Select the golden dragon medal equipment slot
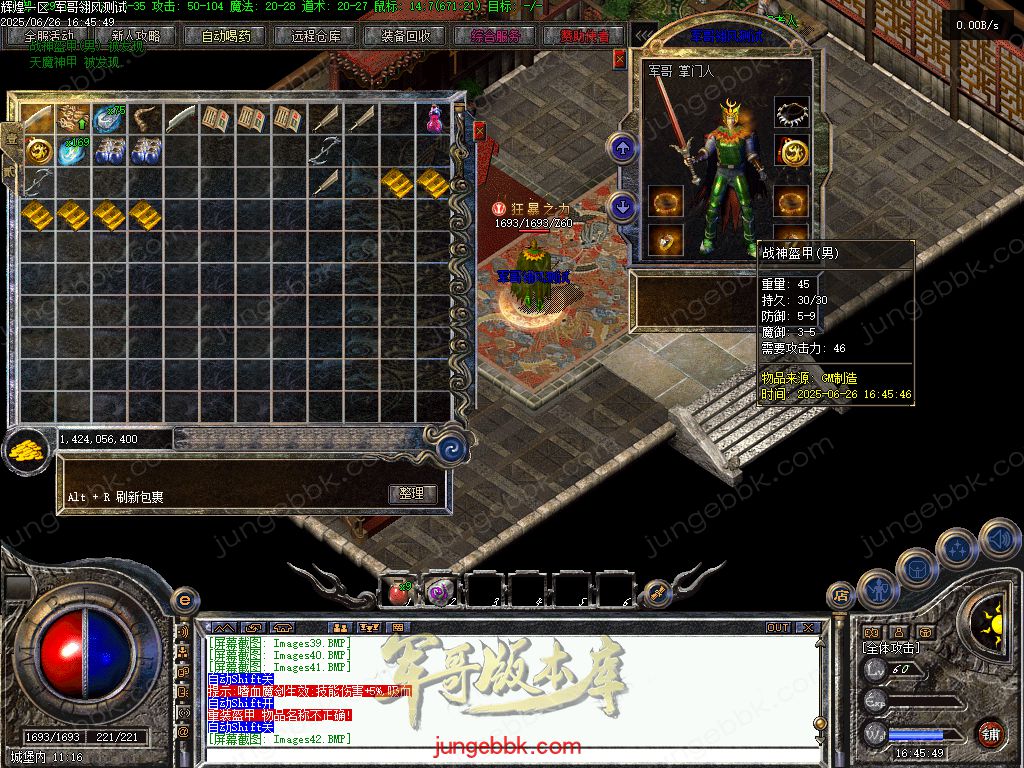 [x=793, y=153]
